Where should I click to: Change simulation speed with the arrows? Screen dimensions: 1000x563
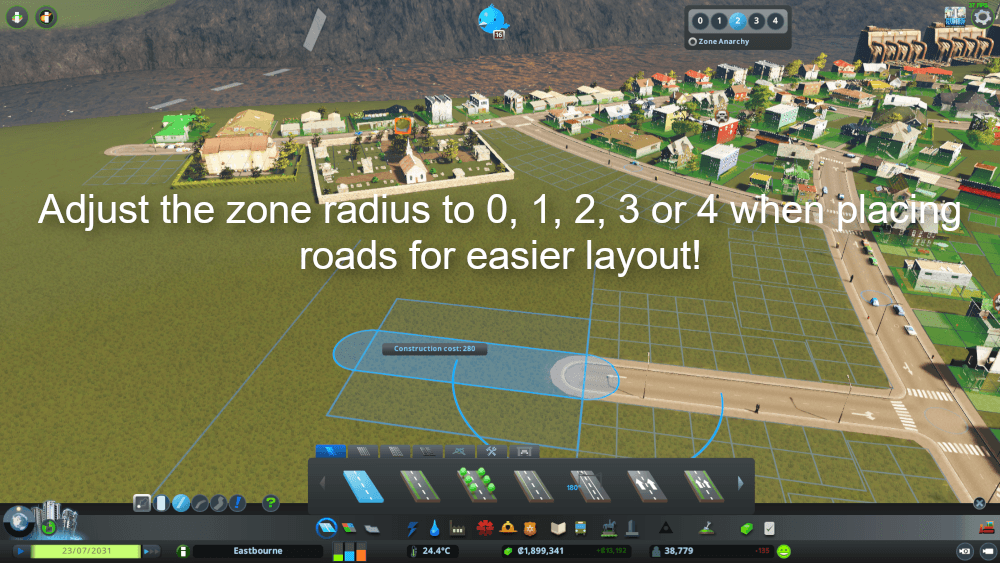pos(151,550)
